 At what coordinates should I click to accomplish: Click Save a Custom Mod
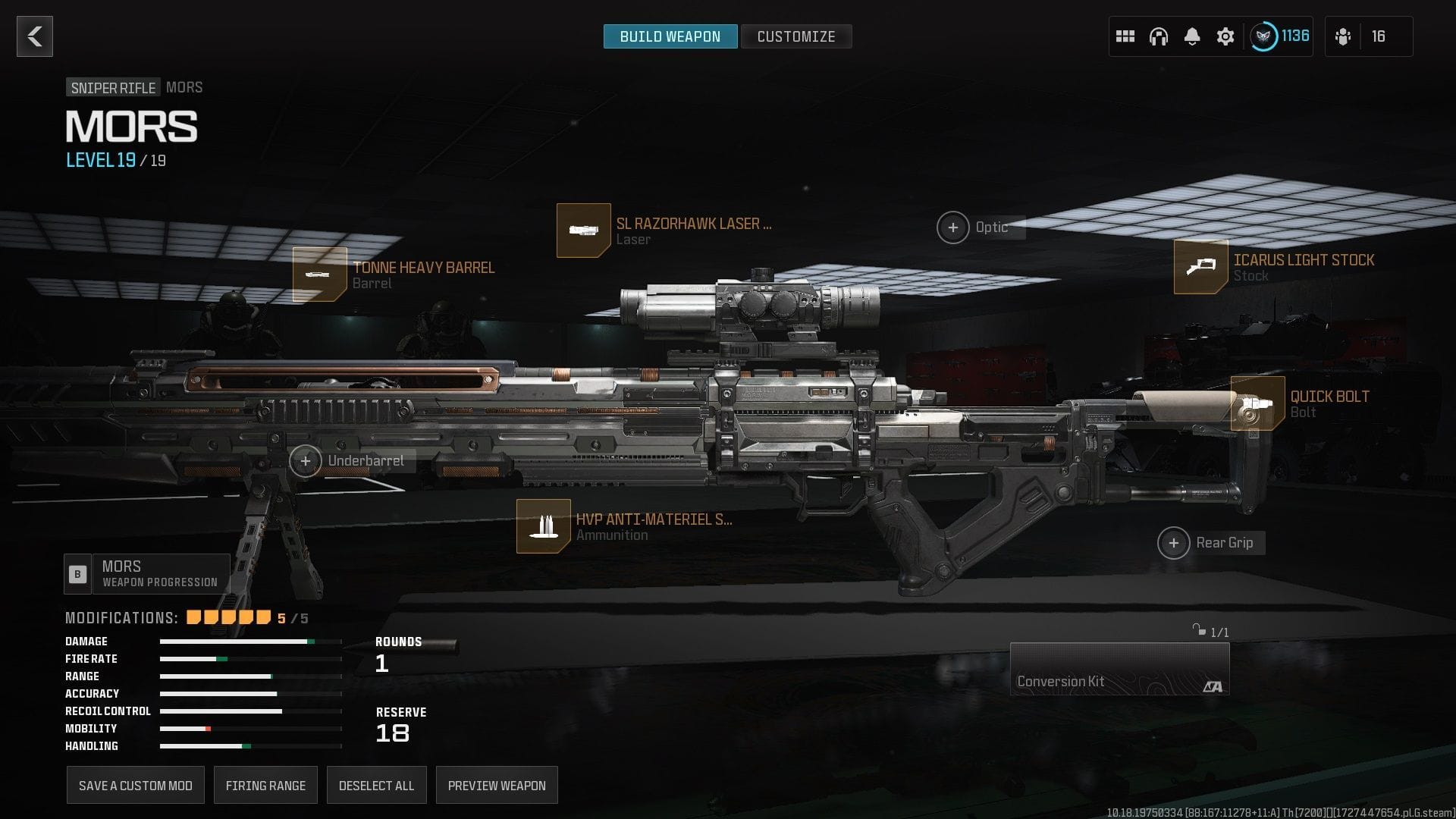[x=135, y=785]
